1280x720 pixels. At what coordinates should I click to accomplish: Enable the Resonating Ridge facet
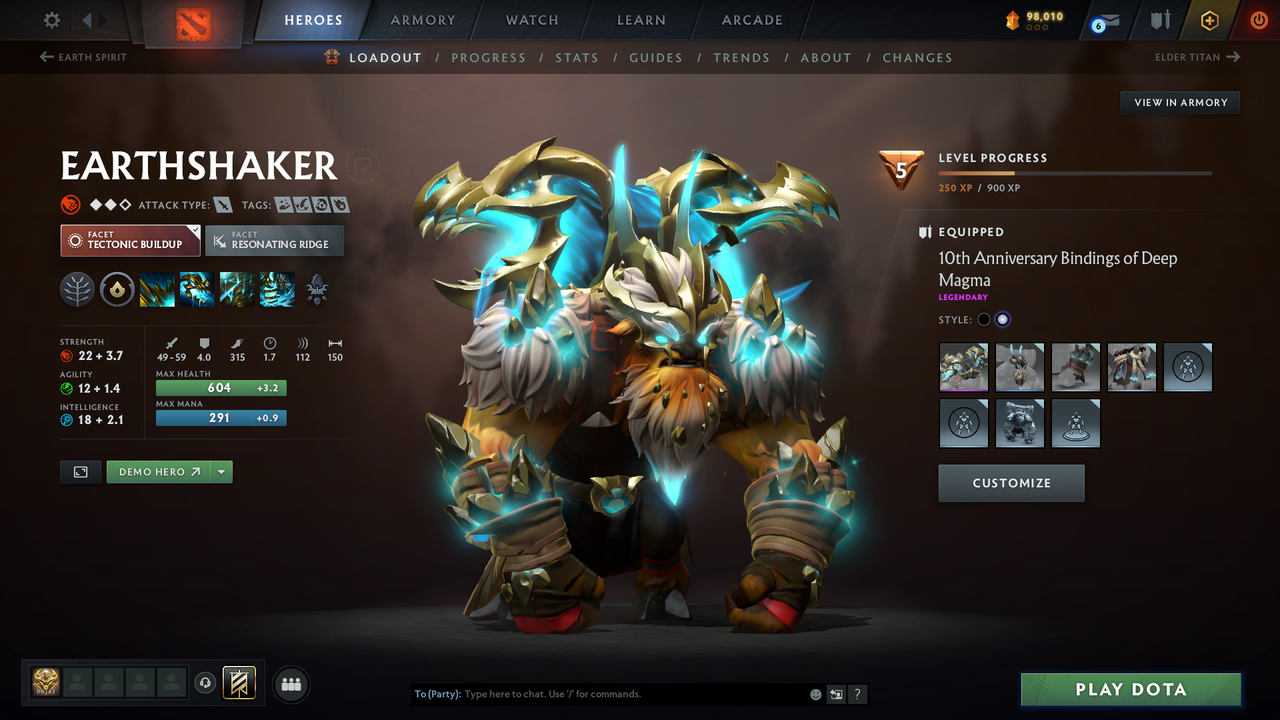coord(274,240)
